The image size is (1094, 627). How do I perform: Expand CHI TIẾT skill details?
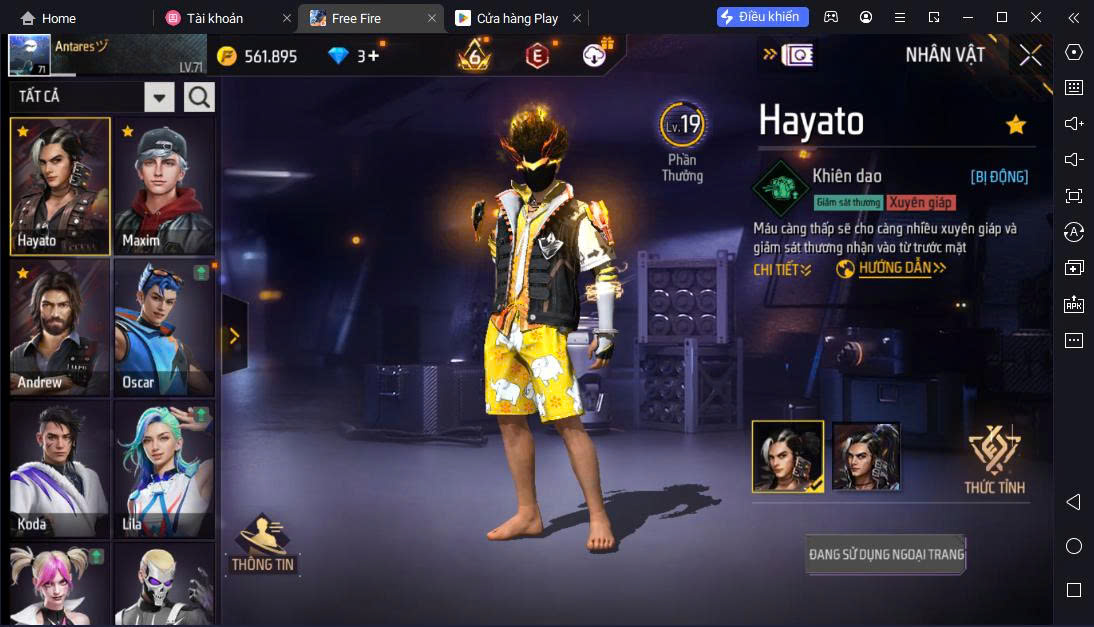[x=782, y=269]
